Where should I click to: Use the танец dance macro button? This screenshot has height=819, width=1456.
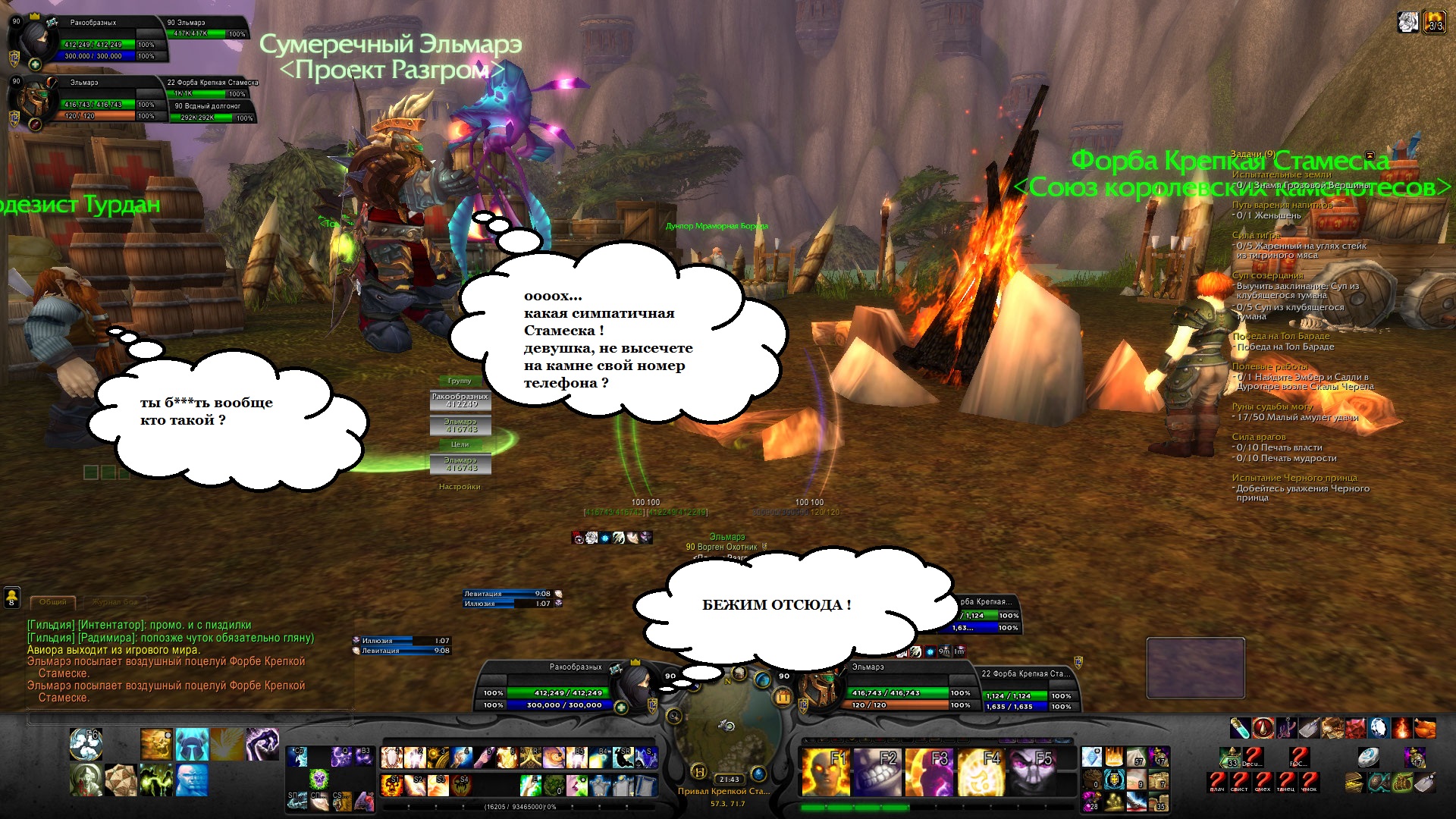1286,780
